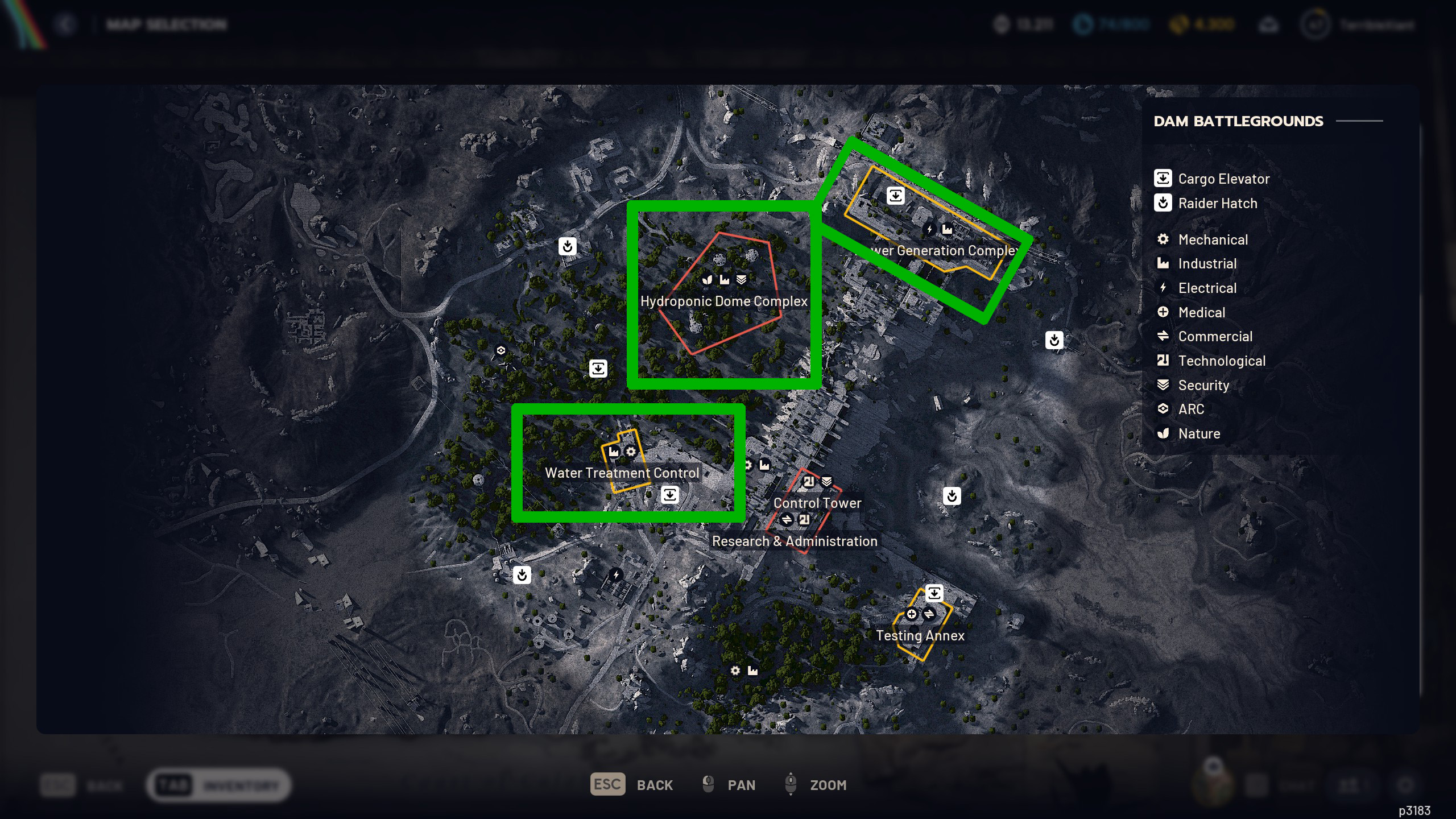Select the Power Generation Complex label

[x=944, y=250]
